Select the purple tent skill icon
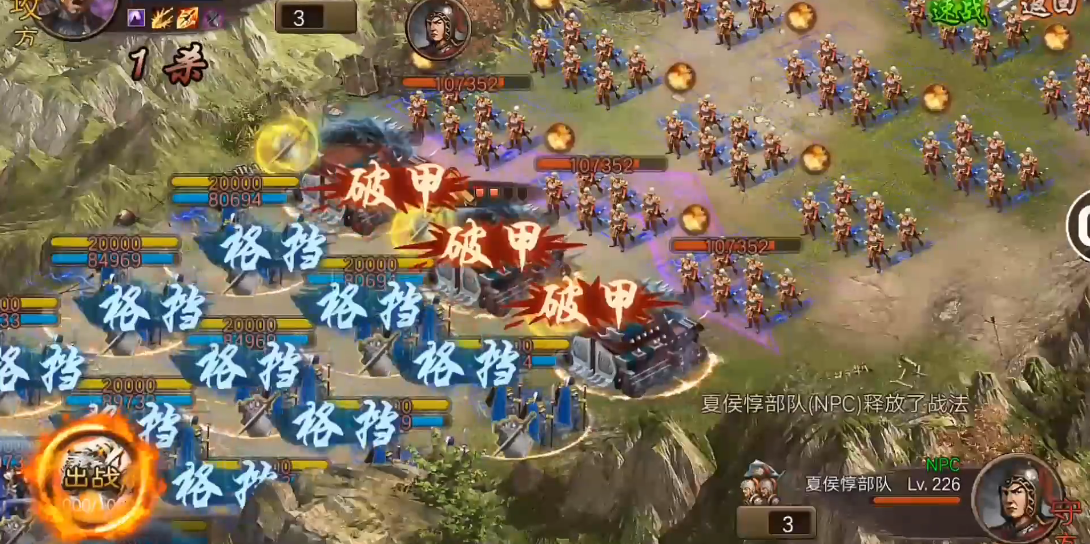This screenshot has width=1090, height=544. (x=137, y=17)
